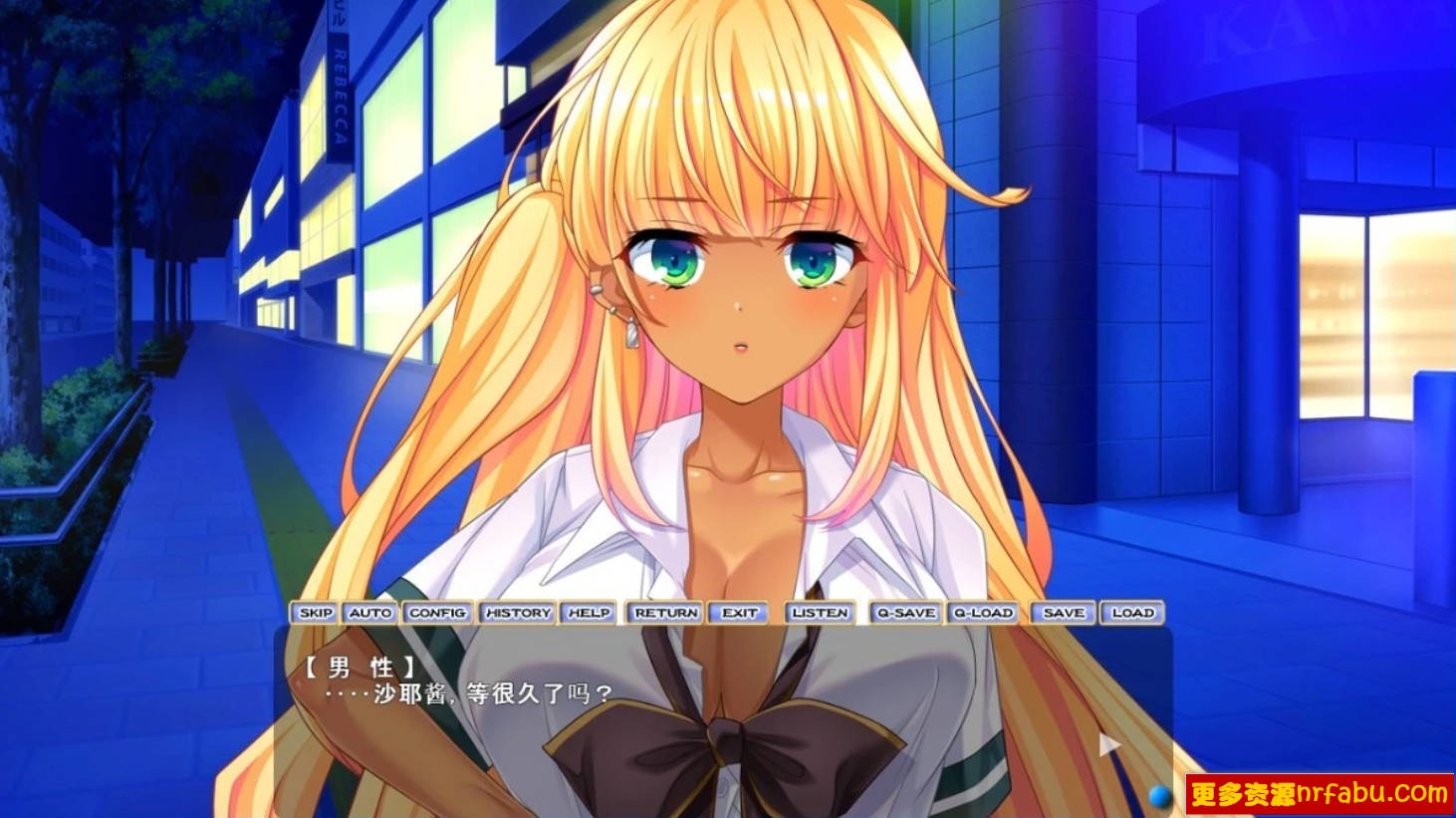
Task: Open the HELP screen
Action: (587, 613)
